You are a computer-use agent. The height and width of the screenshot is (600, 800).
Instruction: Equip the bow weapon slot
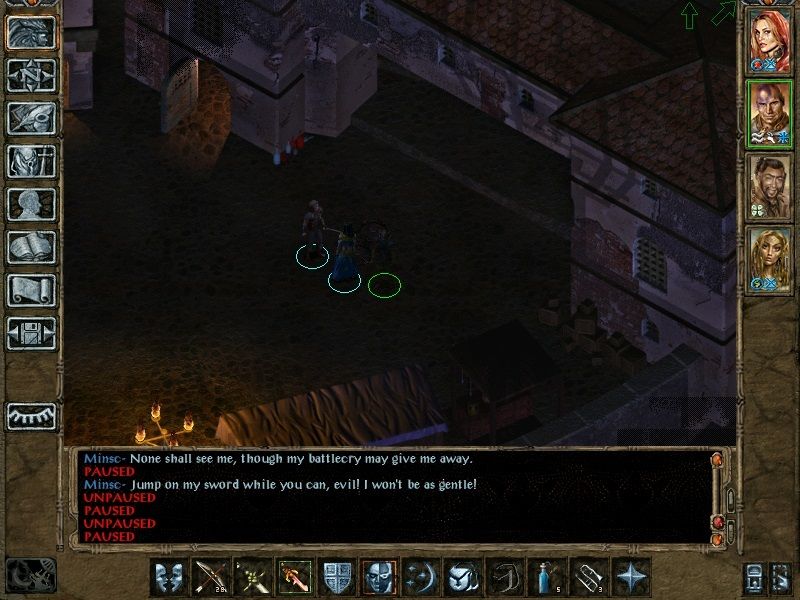point(211,577)
